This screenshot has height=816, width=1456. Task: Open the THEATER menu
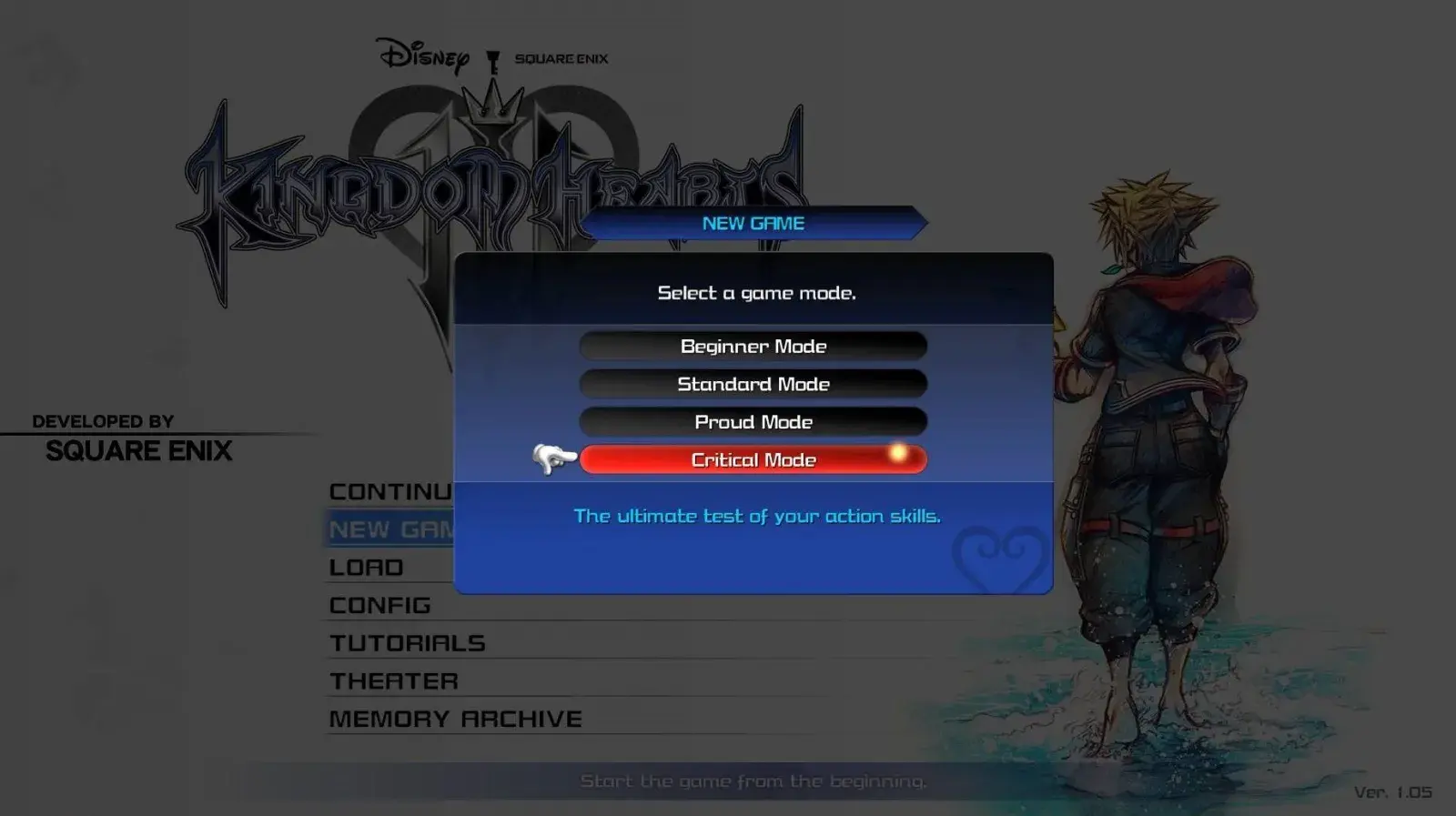pyautogui.click(x=394, y=680)
